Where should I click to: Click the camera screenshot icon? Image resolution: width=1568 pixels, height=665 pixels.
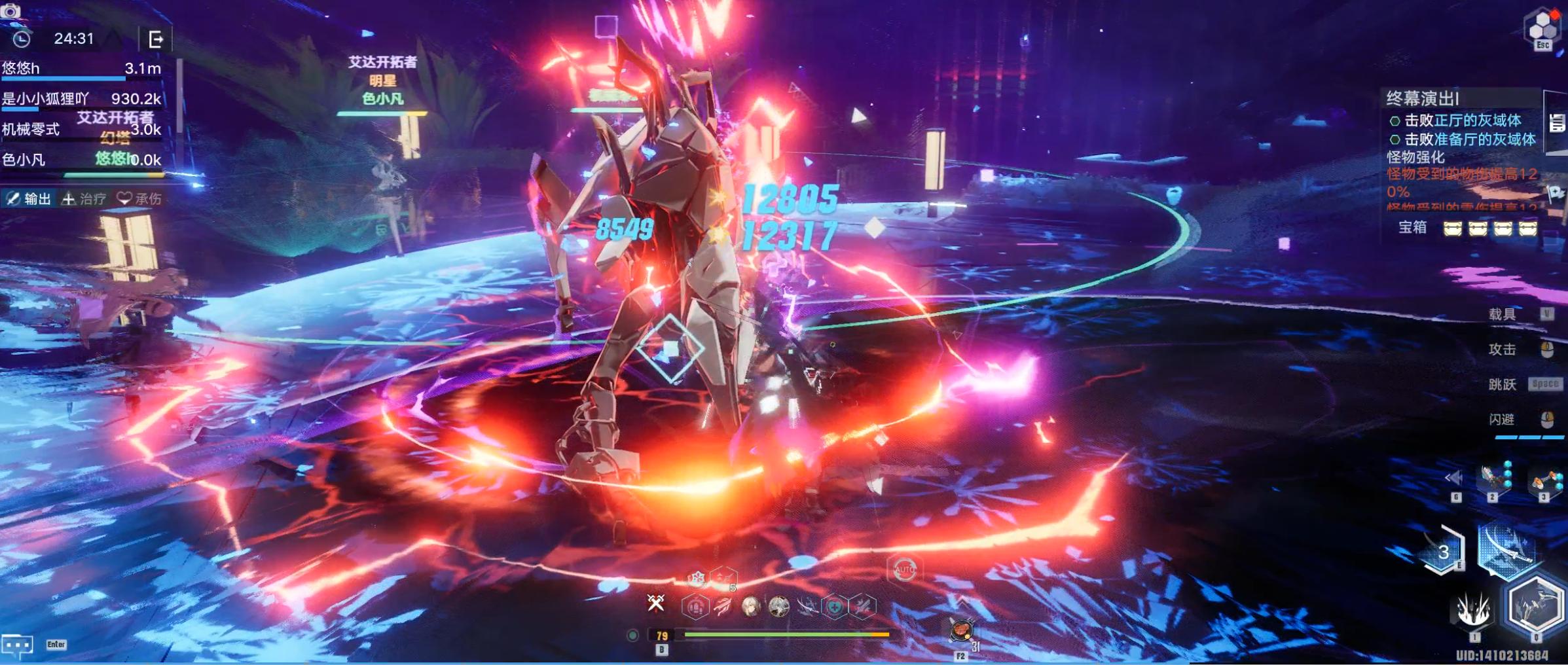pyautogui.click(x=10, y=10)
